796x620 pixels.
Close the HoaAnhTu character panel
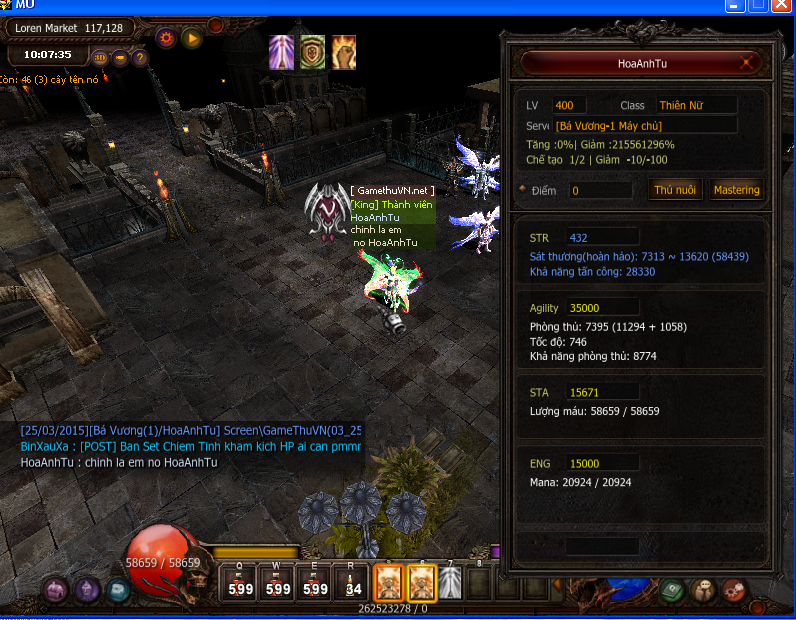[747, 64]
